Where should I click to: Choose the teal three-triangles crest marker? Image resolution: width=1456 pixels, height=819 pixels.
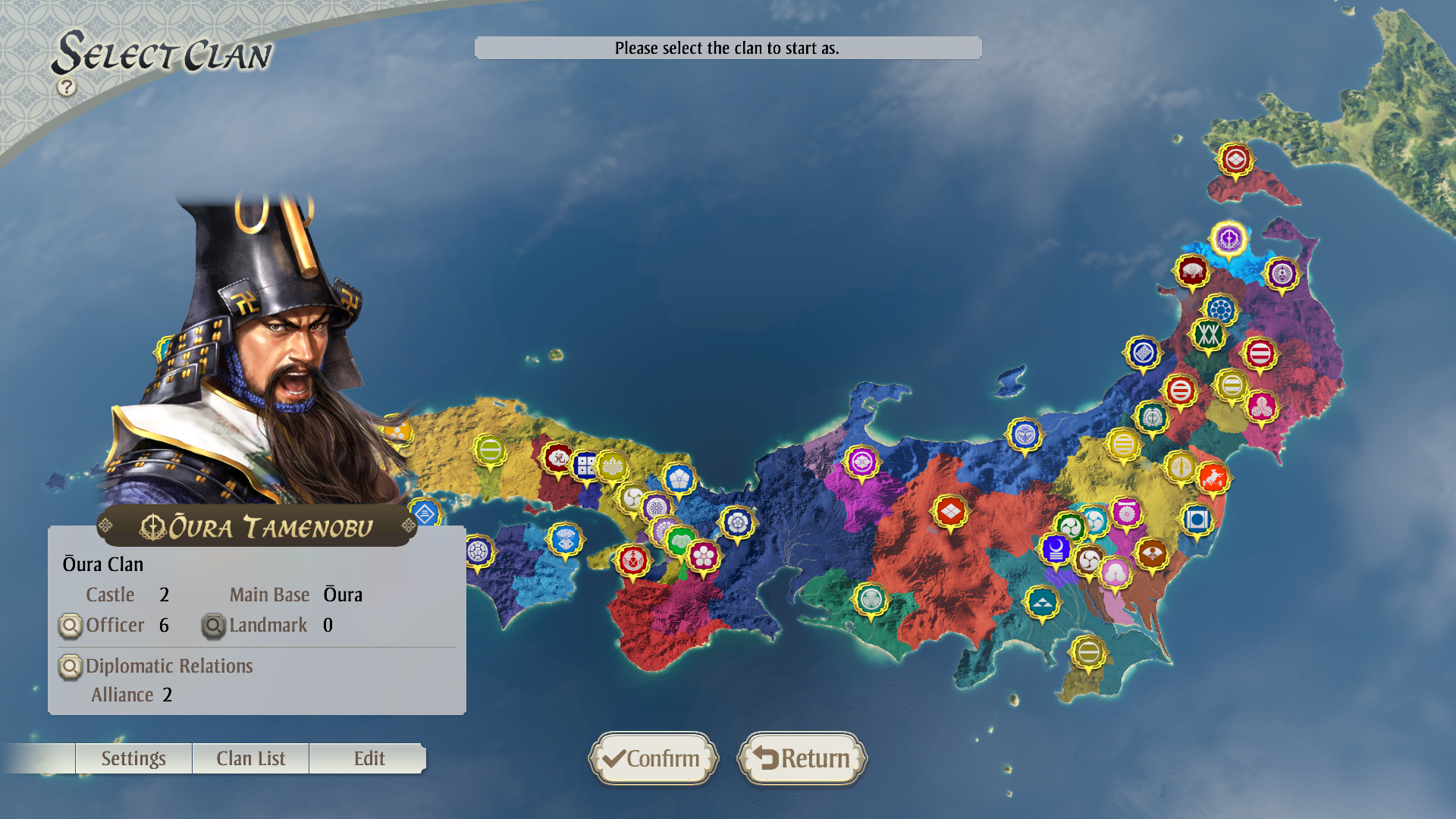click(1042, 603)
